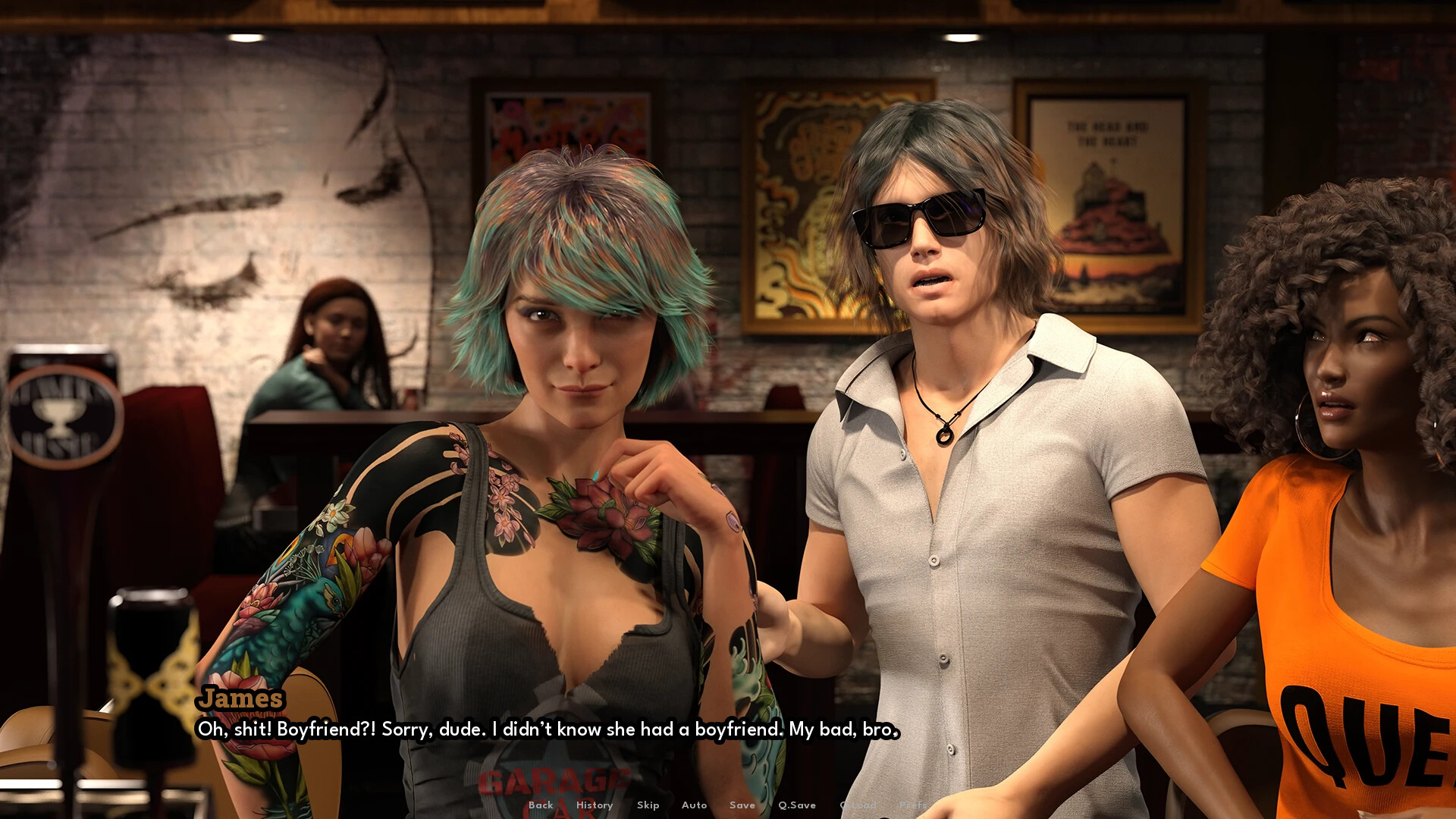Open the Prefs menu
This screenshot has height=819, width=1456.
[x=912, y=805]
